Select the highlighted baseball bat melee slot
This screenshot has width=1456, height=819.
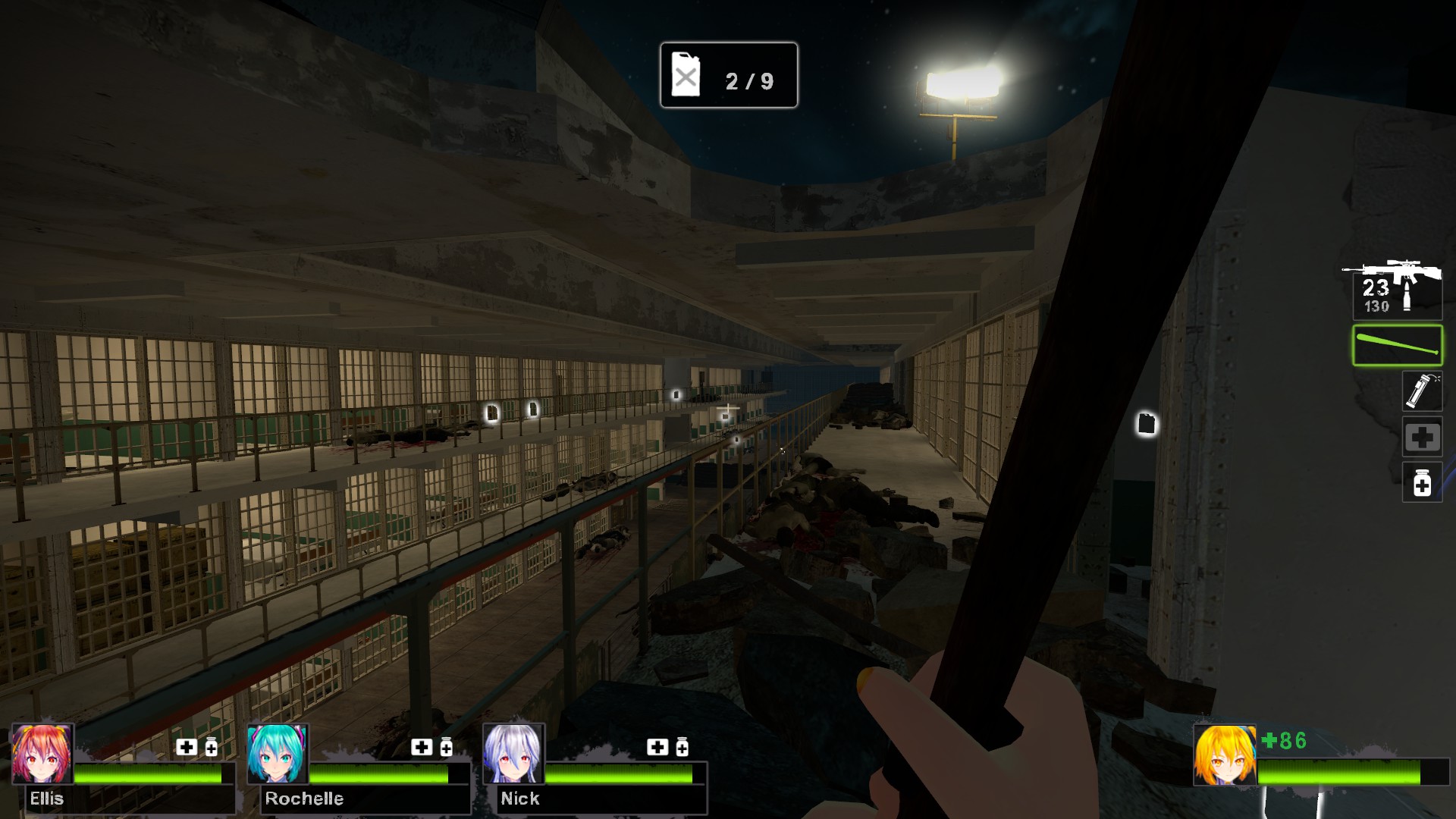pyautogui.click(x=1397, y=346)
